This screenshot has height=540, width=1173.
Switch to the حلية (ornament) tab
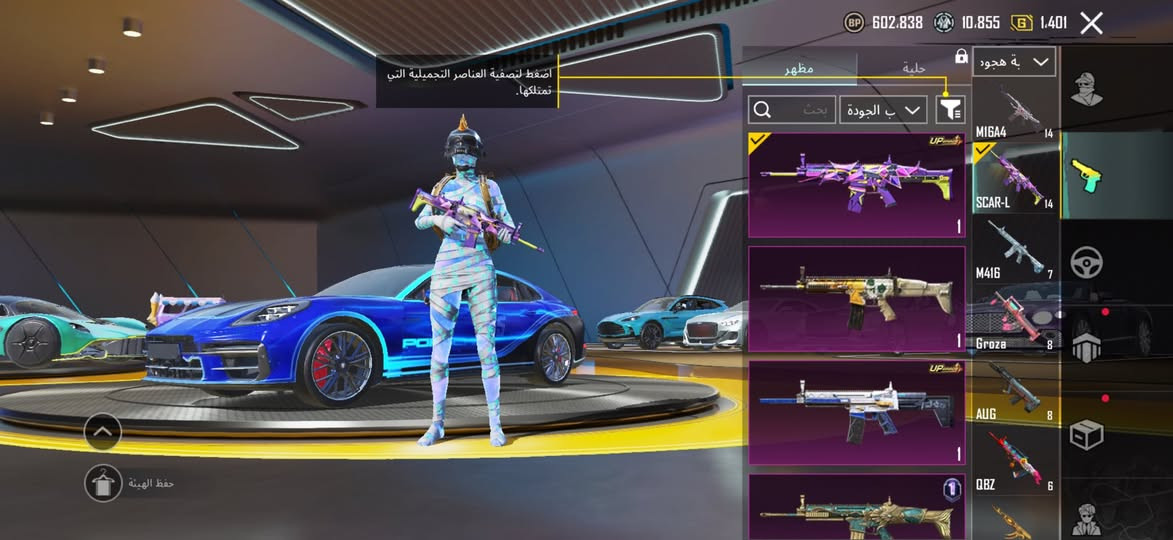[913, 68]
